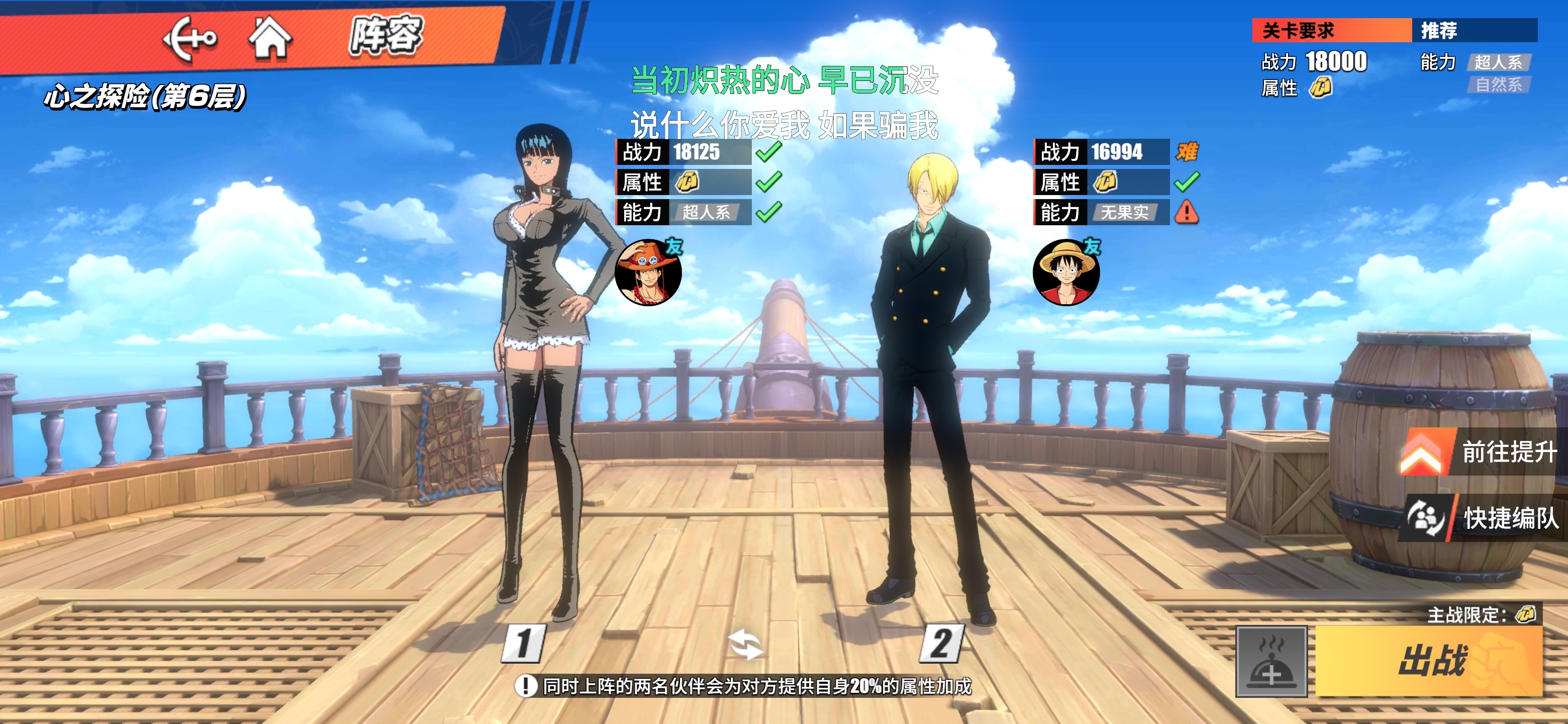
Task: Swap positions with the circular arrows icon
Action: point(745,644)
